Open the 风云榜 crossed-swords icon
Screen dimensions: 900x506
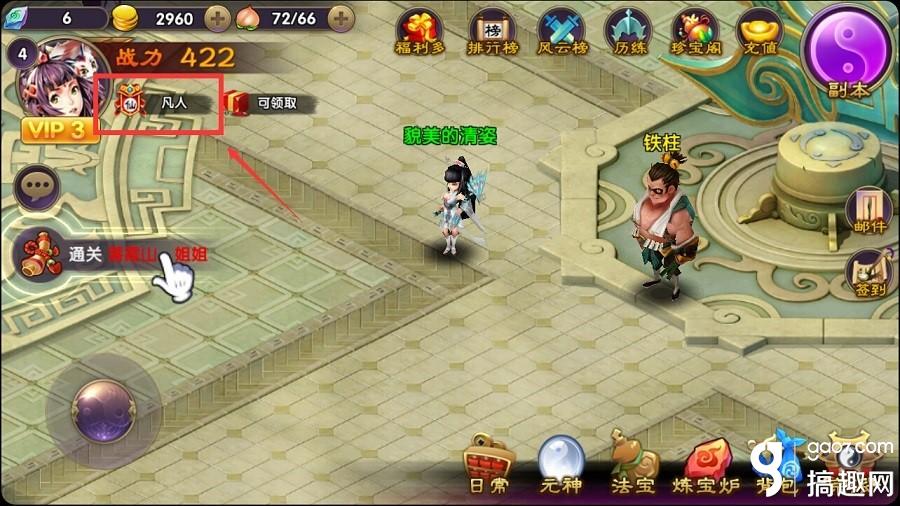click(562, 33)
